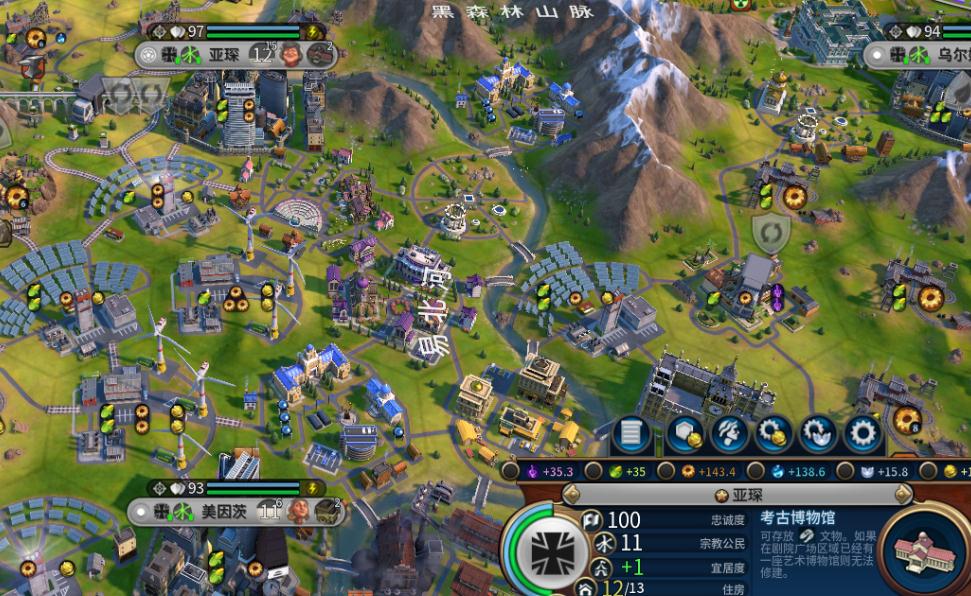Click the purchase tile with gold button
This screenshot has height=596, width=971.
[x=684, y=434]
